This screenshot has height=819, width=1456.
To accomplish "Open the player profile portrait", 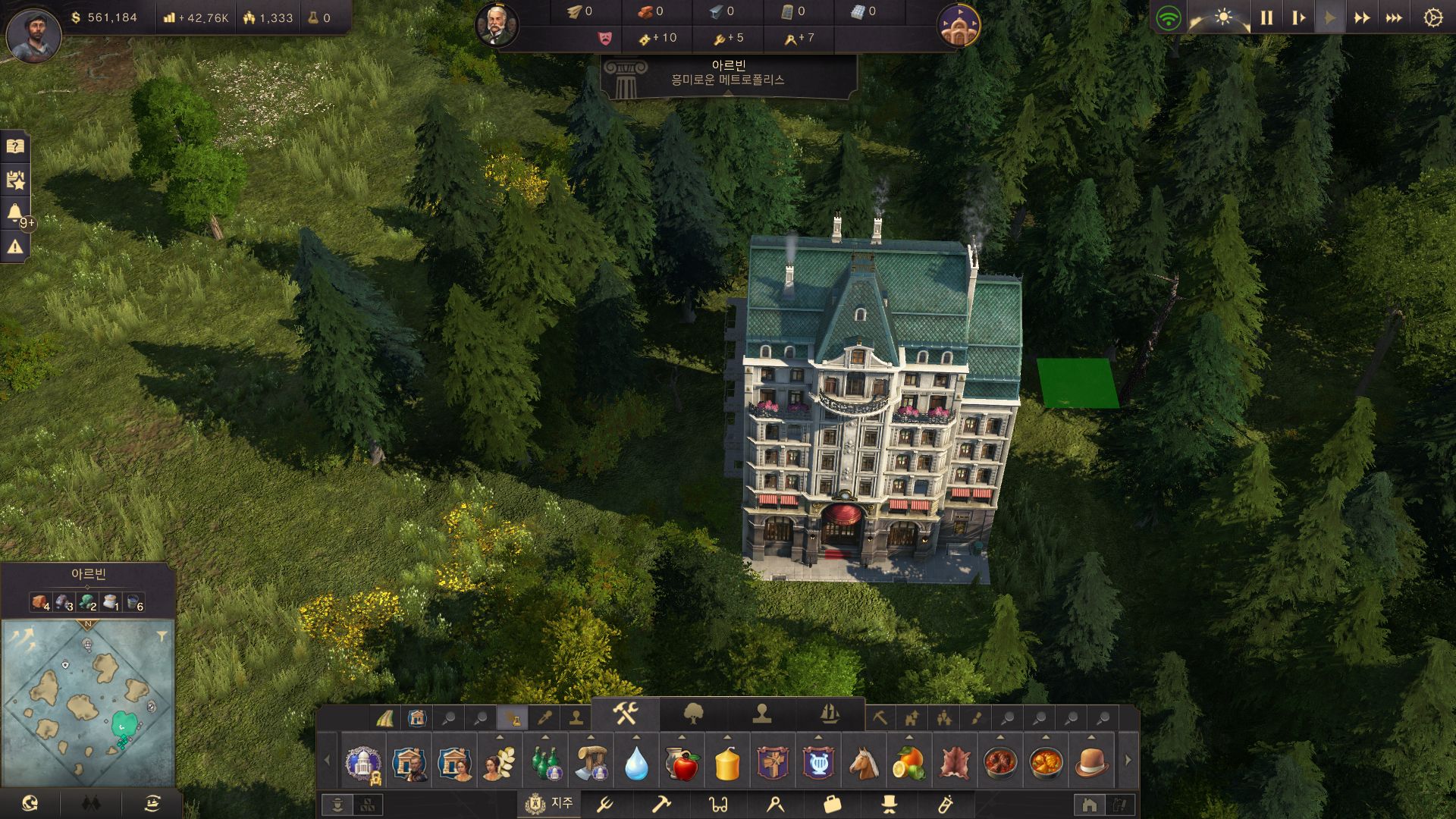I will (33, 34).
